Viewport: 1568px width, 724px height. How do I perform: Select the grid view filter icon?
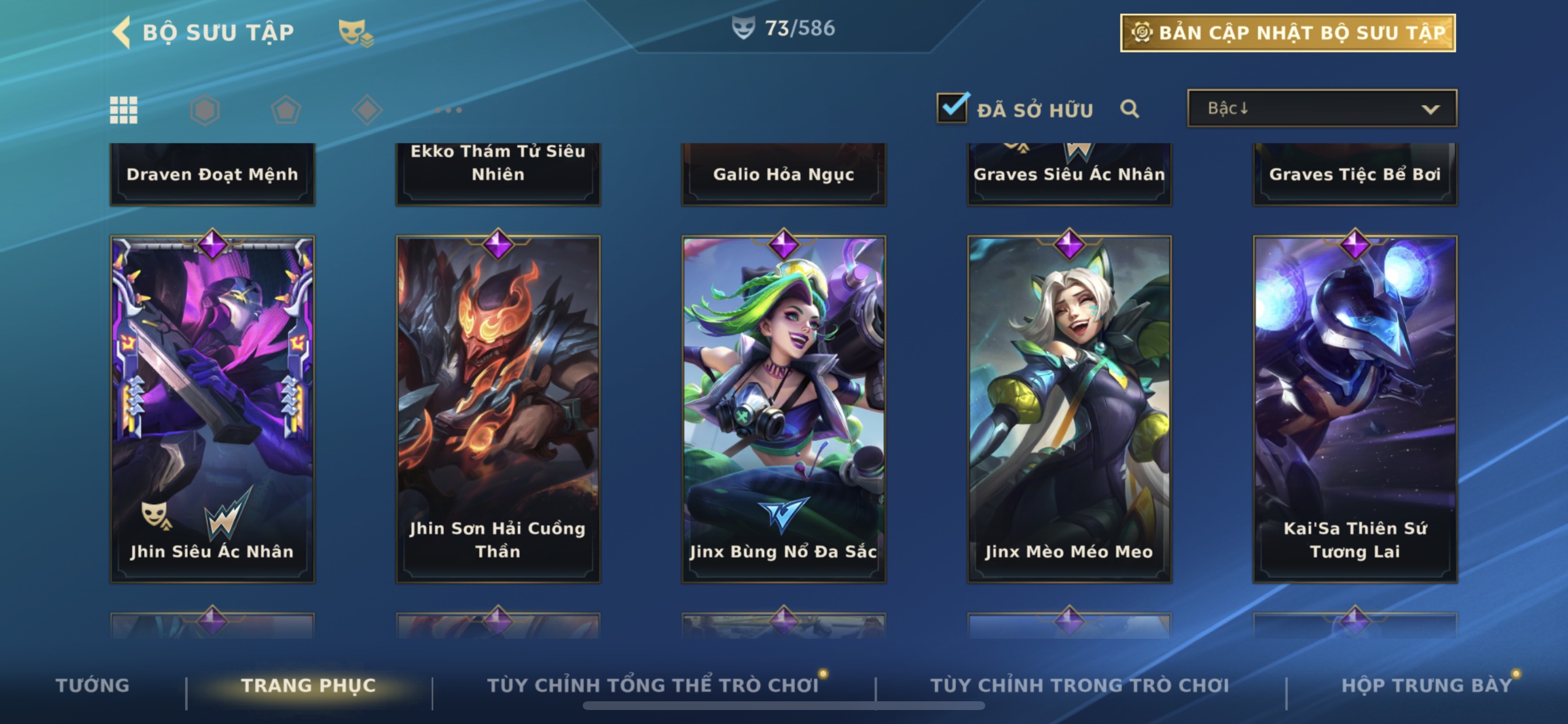pos(124,110)
